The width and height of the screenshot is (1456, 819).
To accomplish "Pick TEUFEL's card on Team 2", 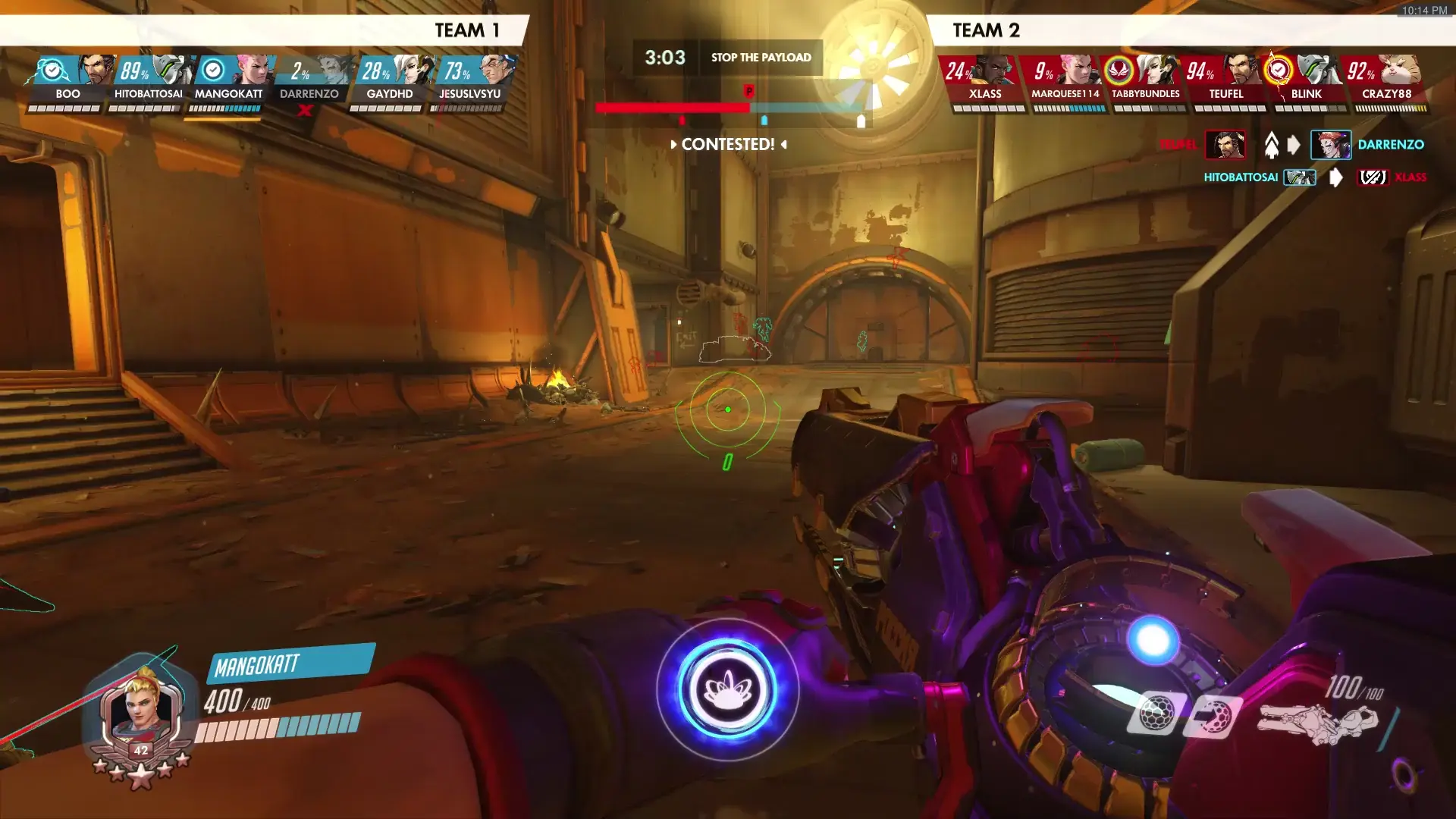I will [1226, 80].
